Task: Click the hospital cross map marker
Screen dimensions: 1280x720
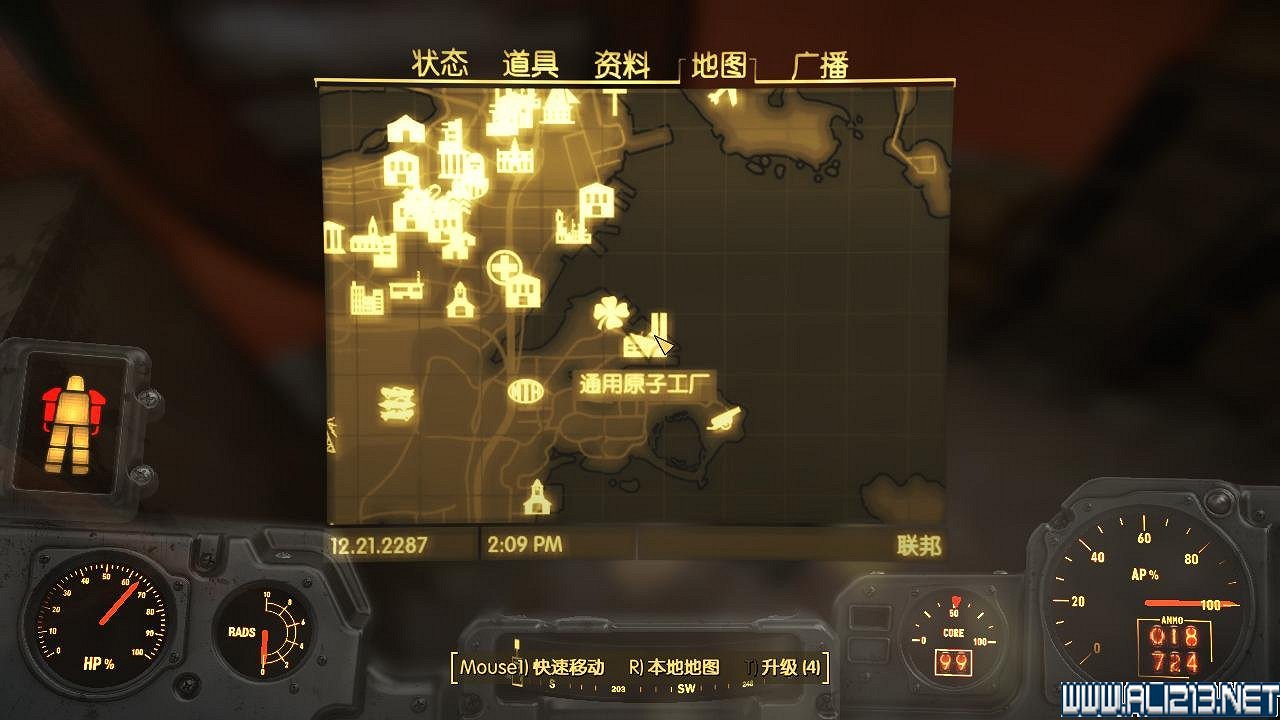Action: [x=506, y=267]
